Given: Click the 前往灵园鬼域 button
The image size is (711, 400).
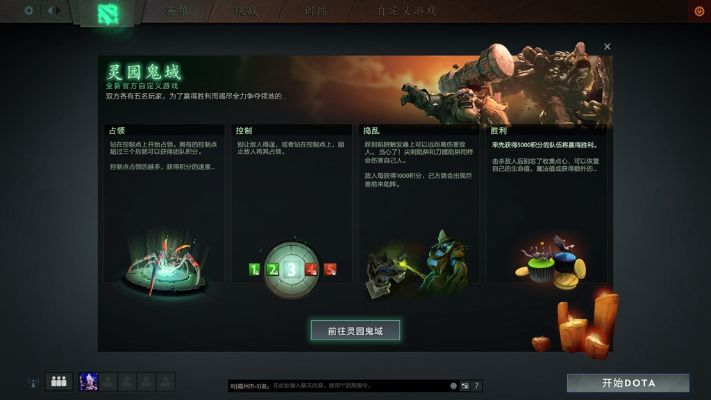Looking at the screenshot, I should point(355,329).
